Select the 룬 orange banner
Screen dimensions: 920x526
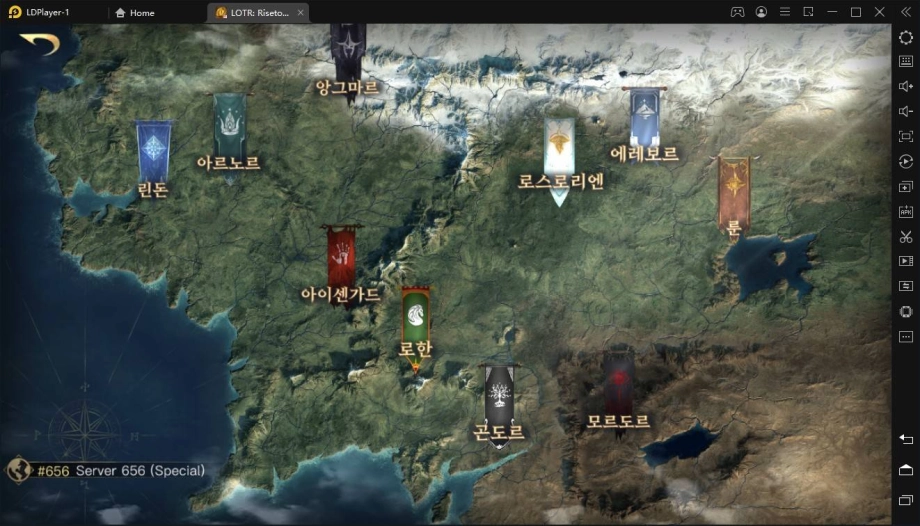[733, 190]
